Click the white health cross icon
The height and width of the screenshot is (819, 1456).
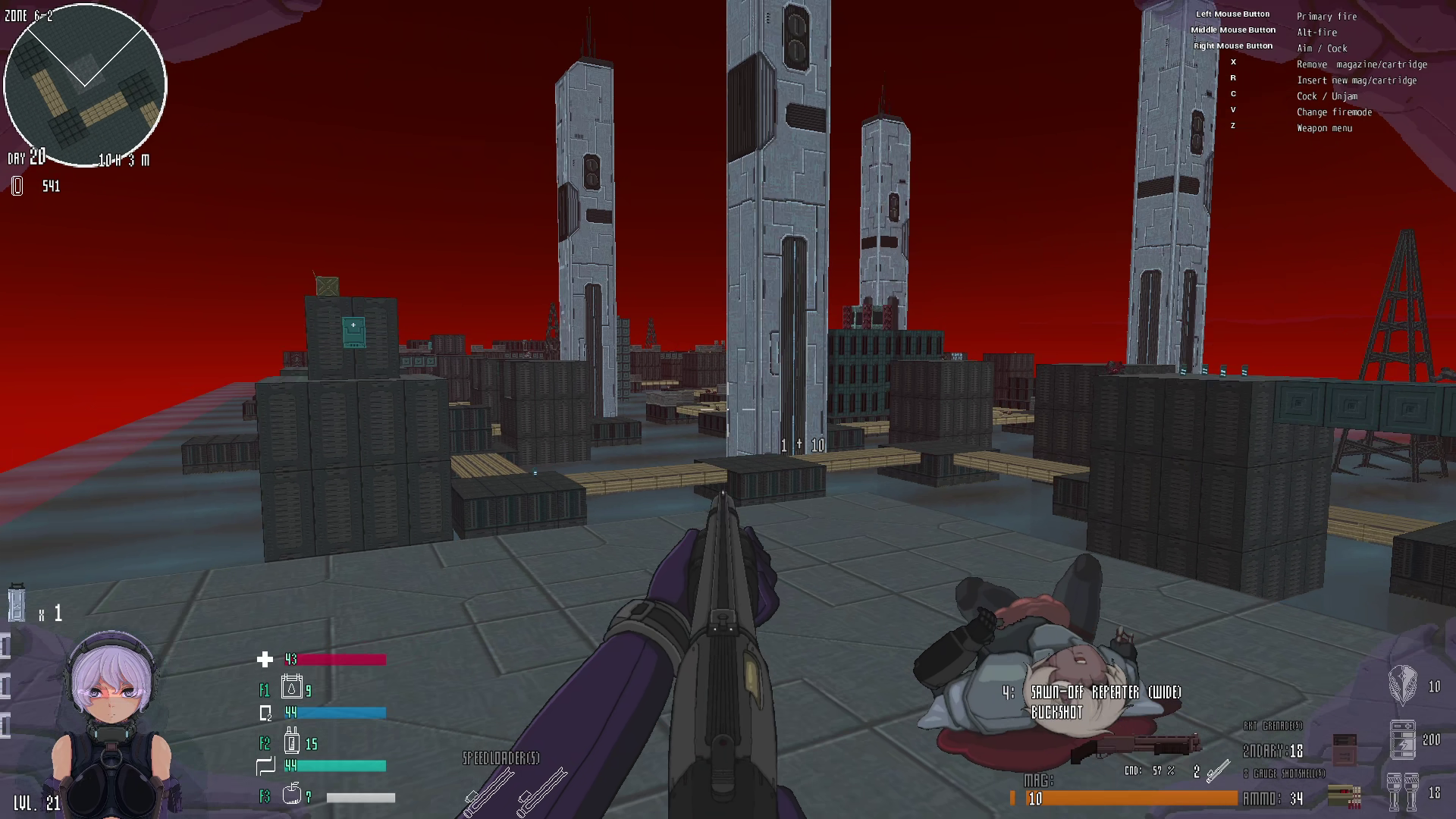tap(265, 660)
